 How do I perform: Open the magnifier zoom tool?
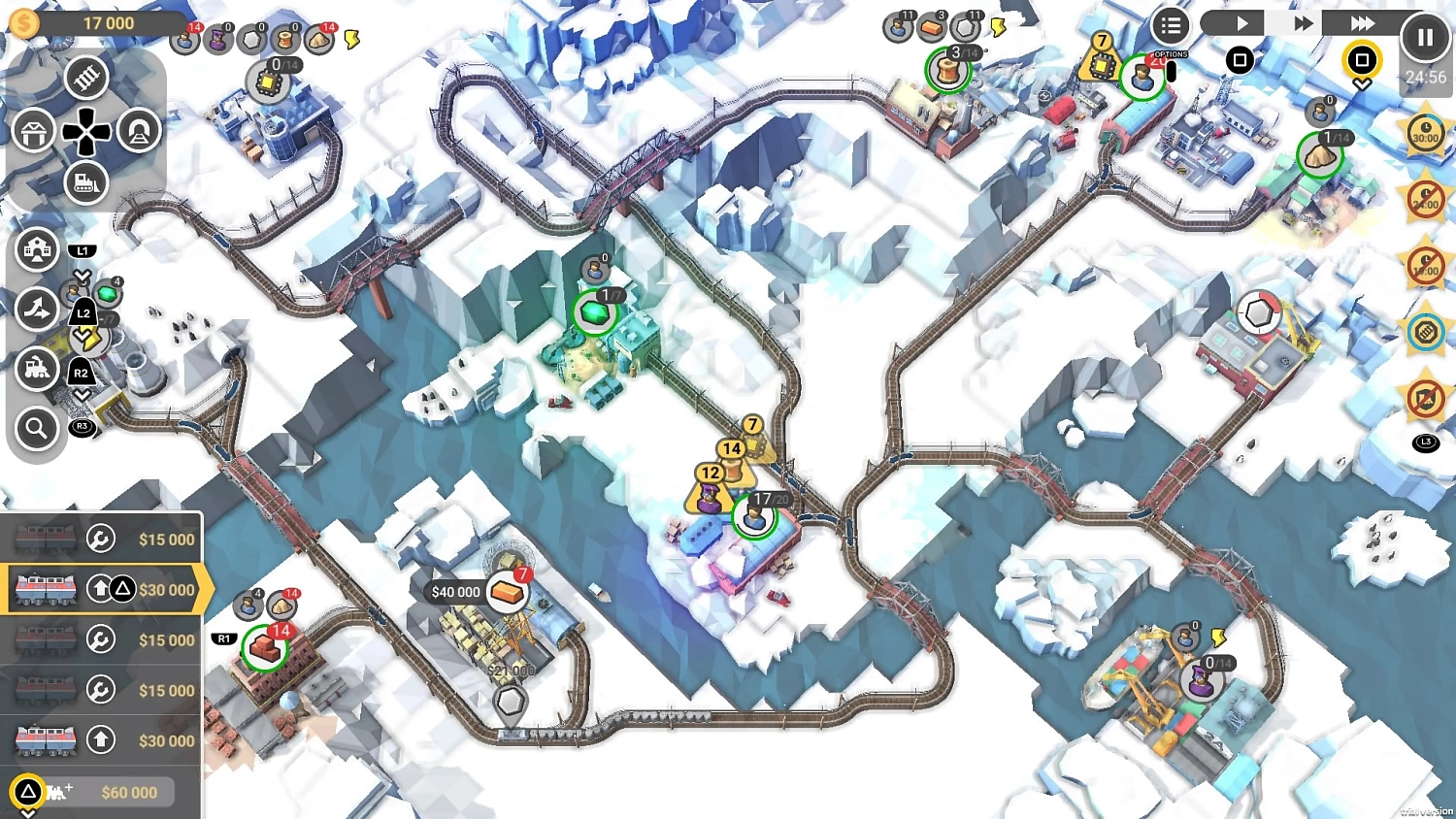(36, 430)
